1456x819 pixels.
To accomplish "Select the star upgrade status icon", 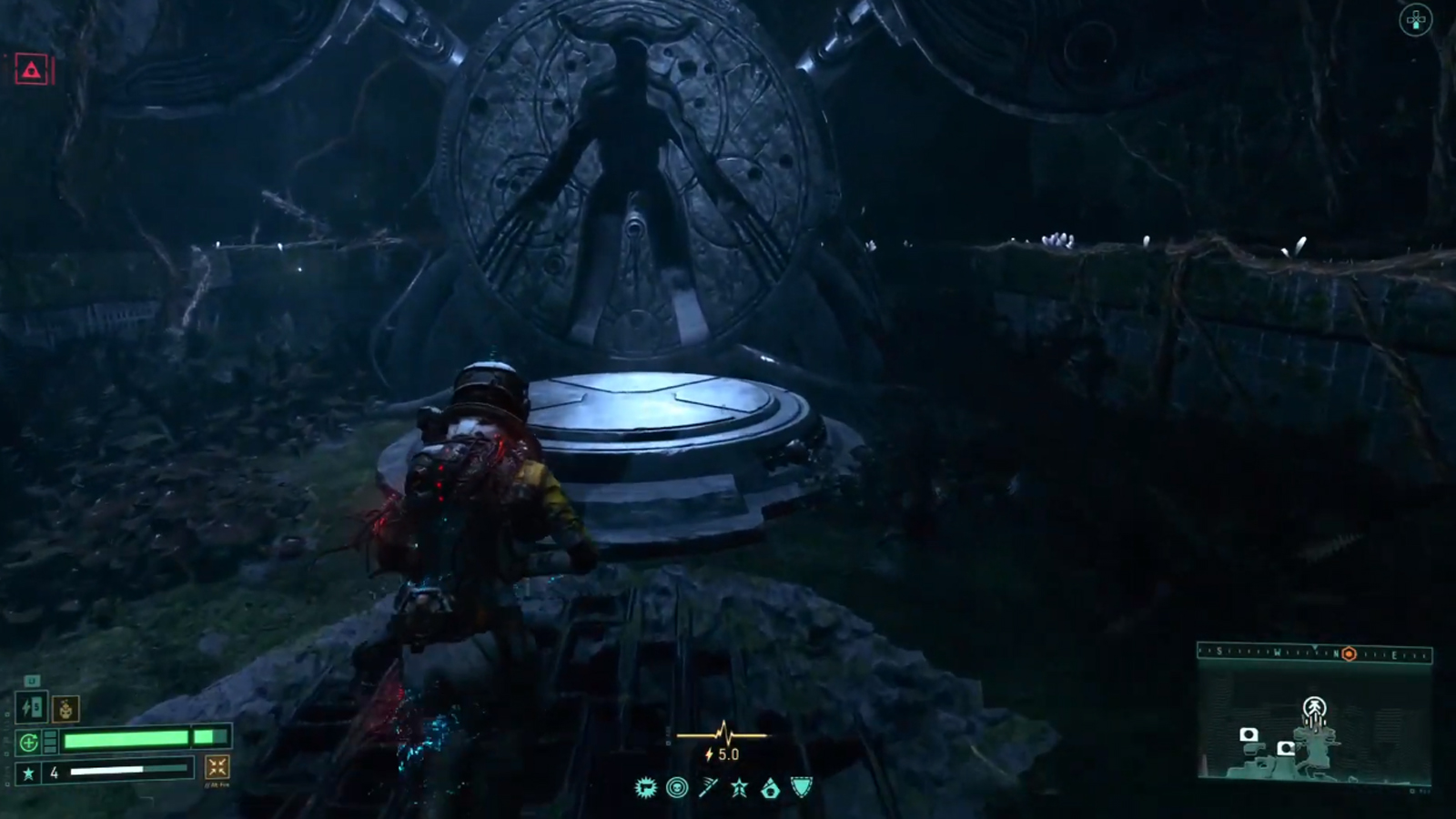I will coord(739,788).
